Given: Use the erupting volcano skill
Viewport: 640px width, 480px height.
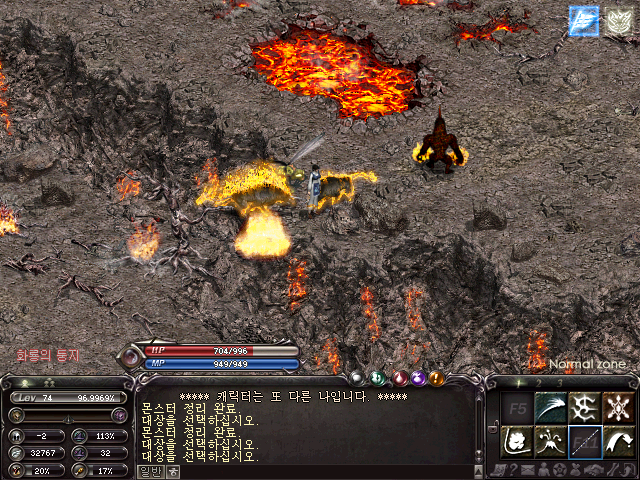Looking at the screenshot, I should [x=550, y=440].
